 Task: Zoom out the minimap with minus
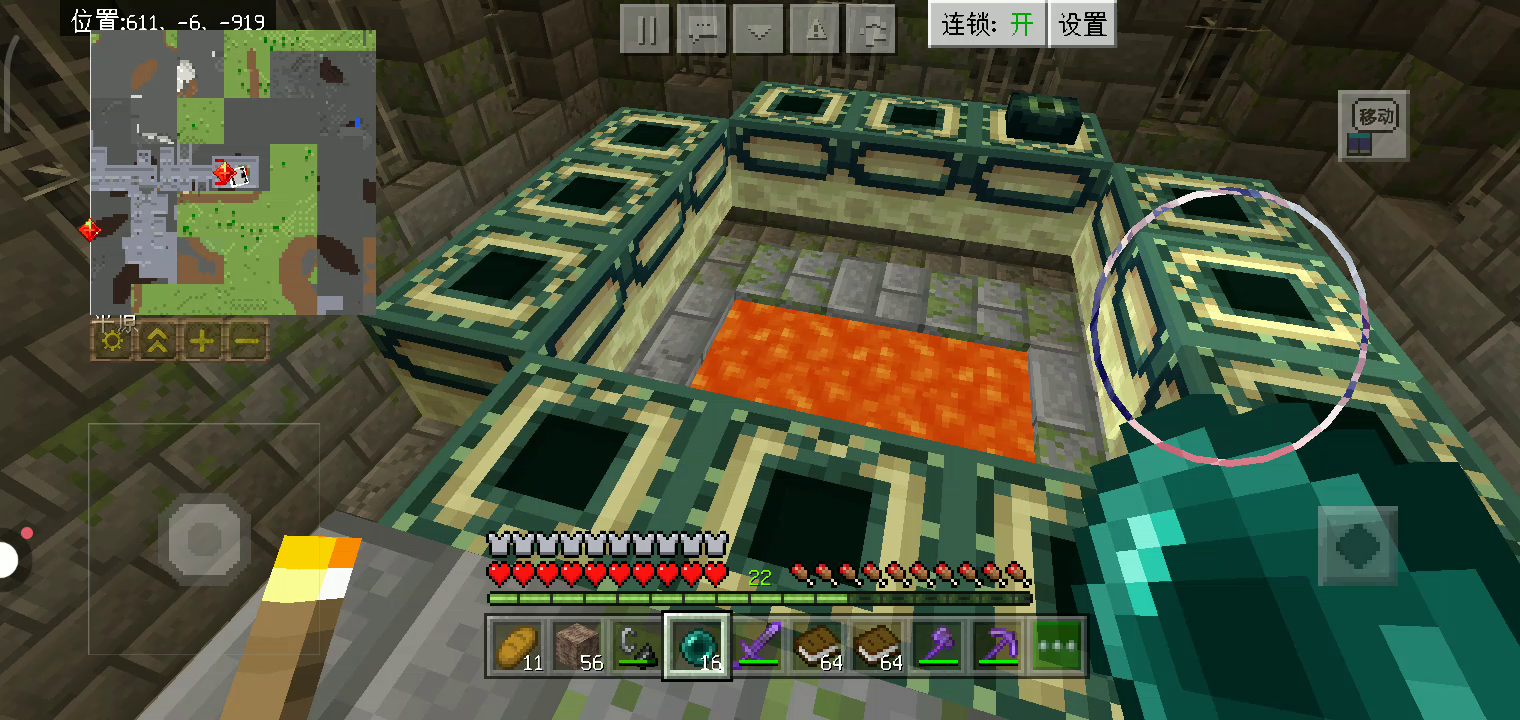point(247,342)
